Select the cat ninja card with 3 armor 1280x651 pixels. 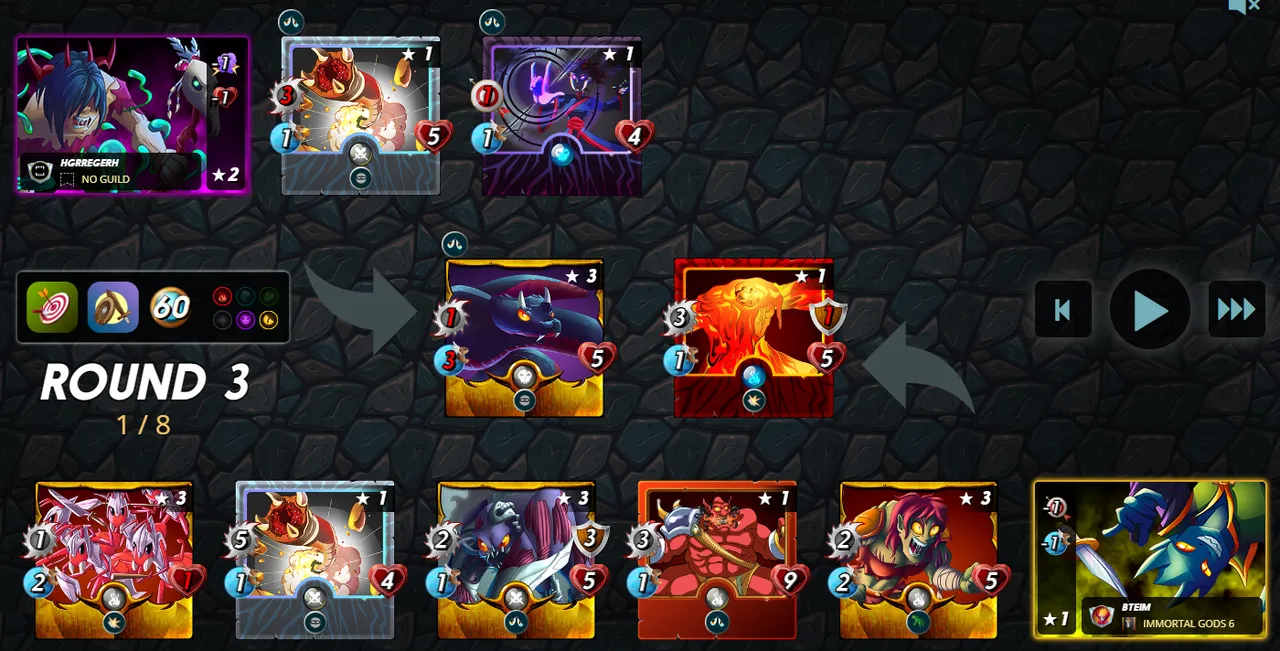click(516, 560)
